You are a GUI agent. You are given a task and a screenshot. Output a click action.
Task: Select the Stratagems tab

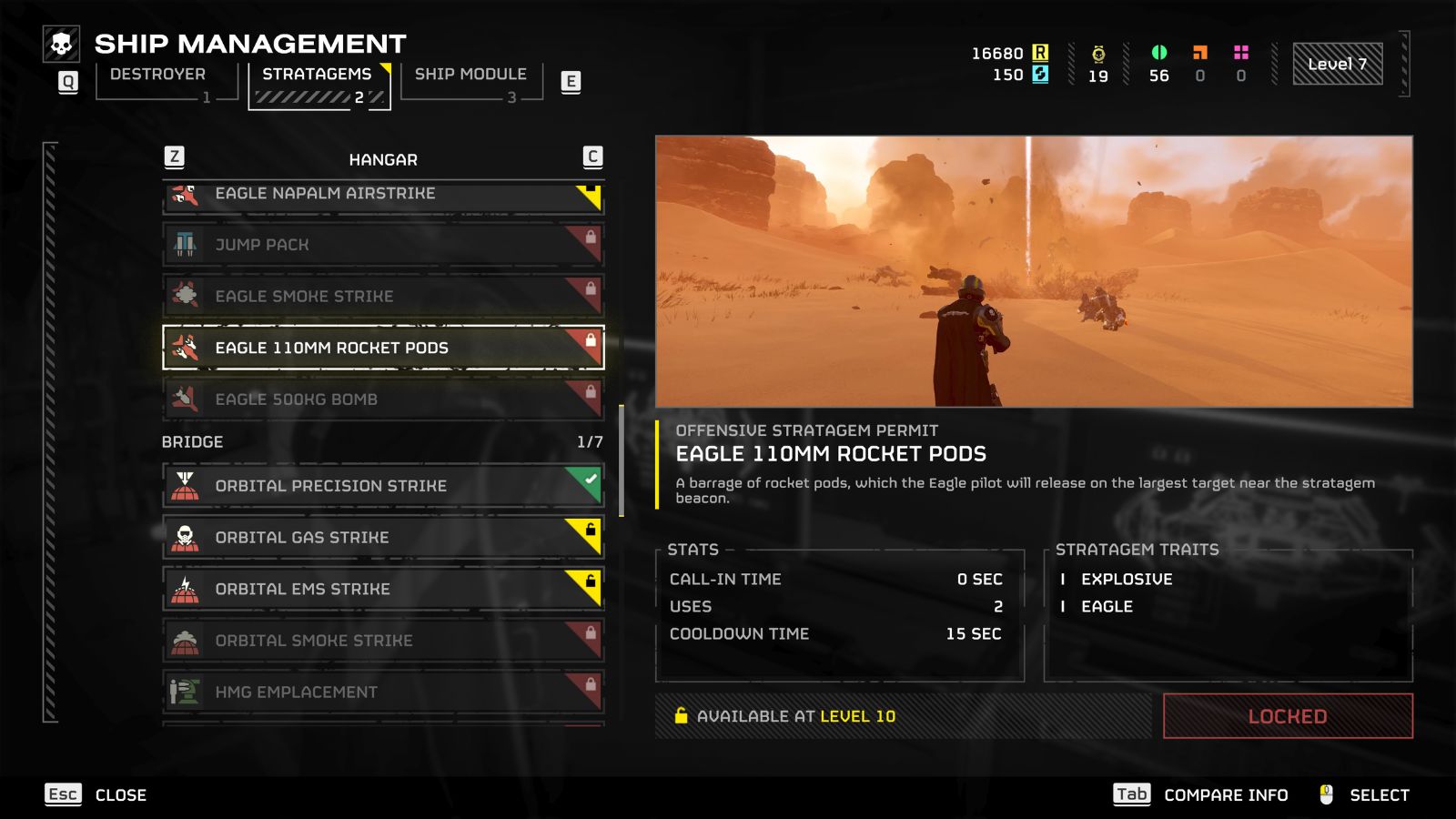(x=318, y=75)
